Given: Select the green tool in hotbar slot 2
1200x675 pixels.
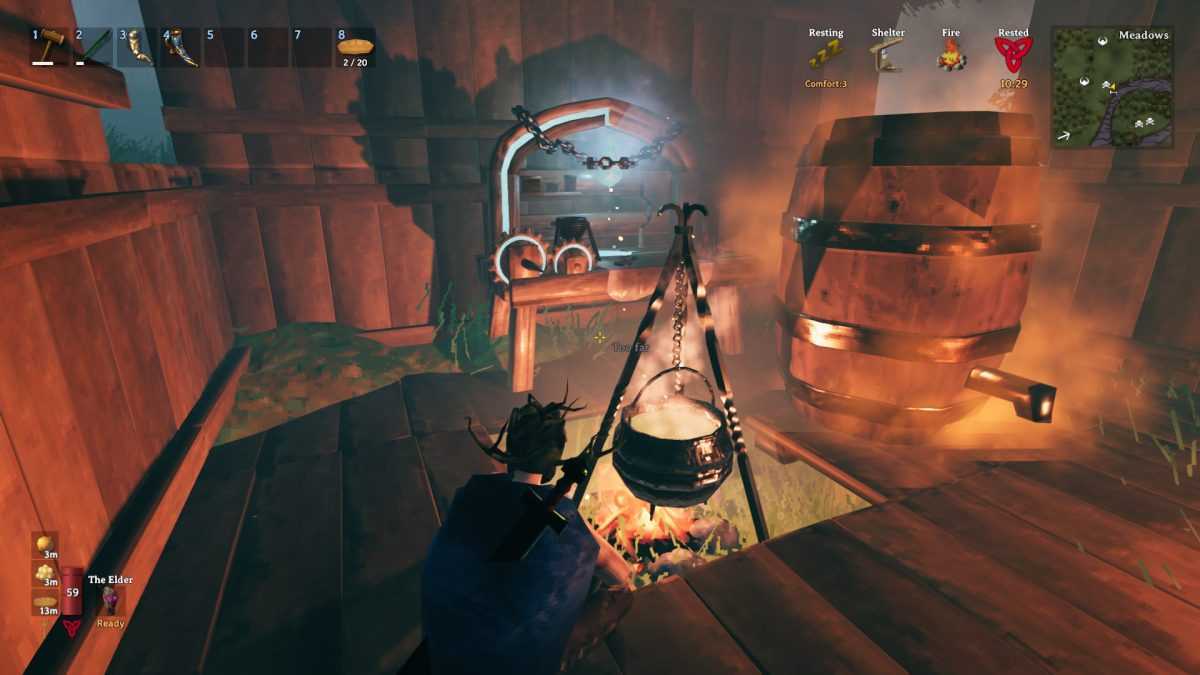Looking at the screenshot, I should (94, 47).
